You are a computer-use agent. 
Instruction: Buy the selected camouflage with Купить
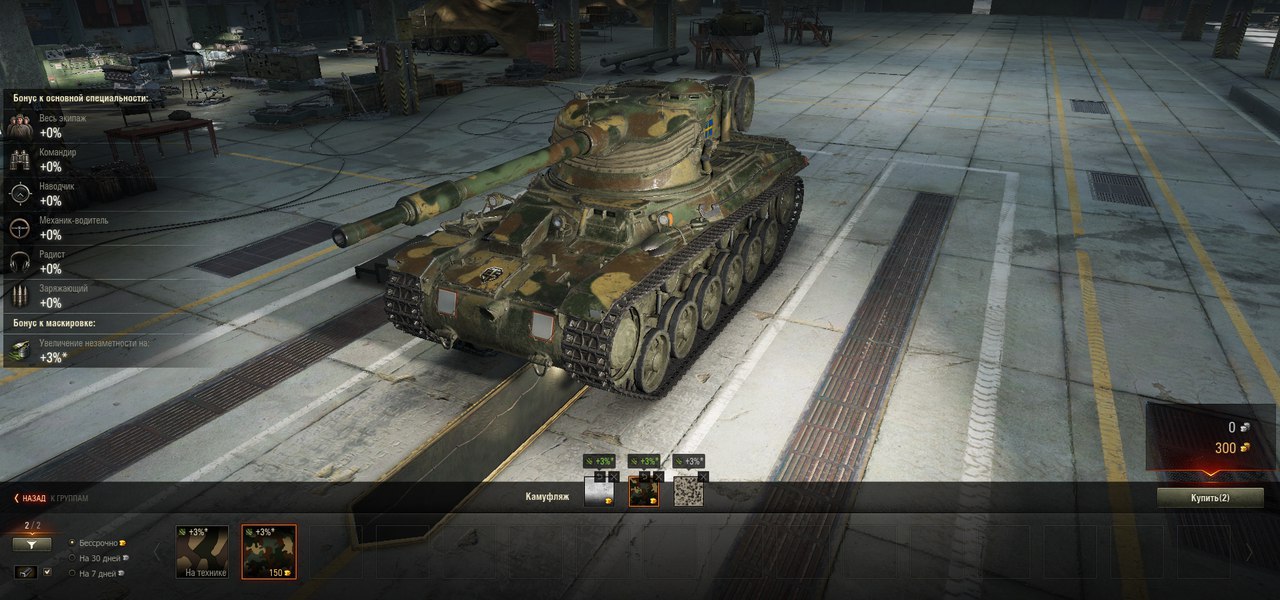(1209, 497)
